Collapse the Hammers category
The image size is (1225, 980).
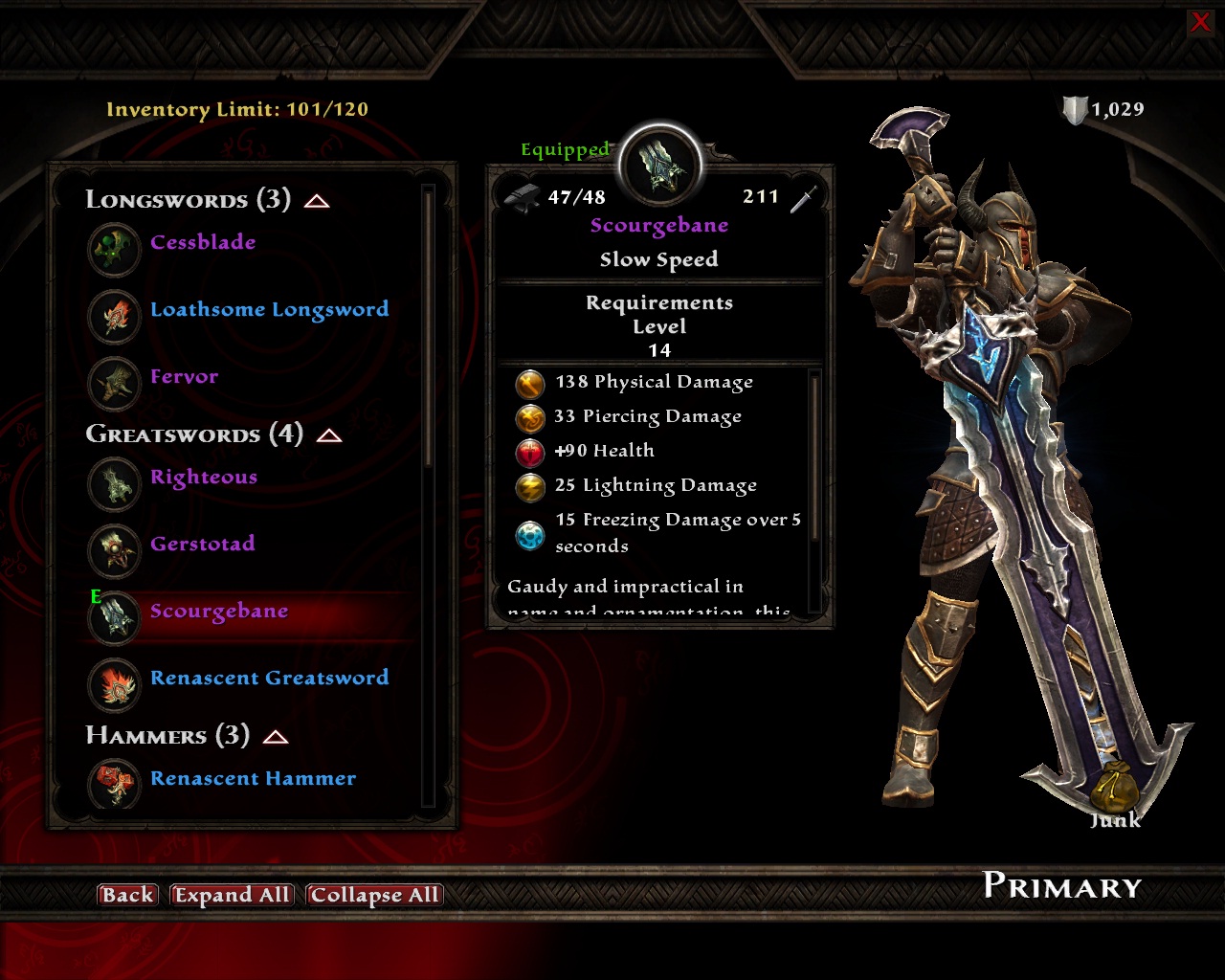tap(276, 737)
